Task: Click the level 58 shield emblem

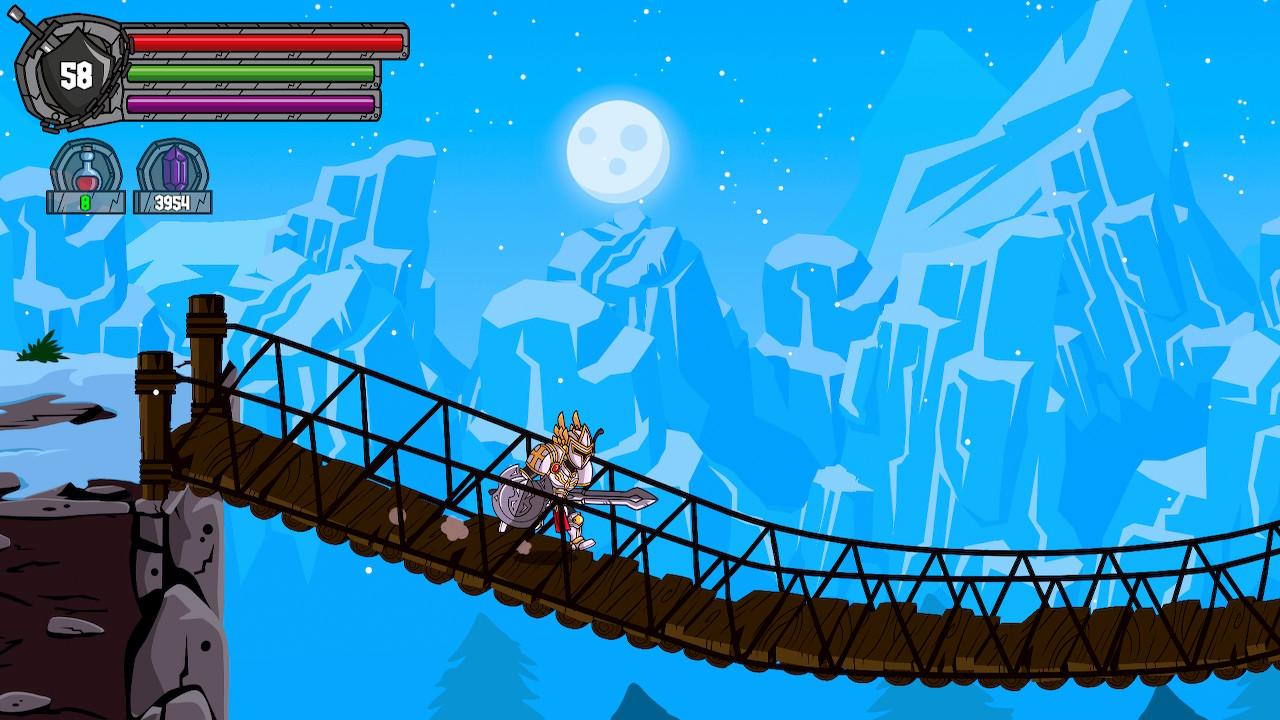Action: (74, 75)
